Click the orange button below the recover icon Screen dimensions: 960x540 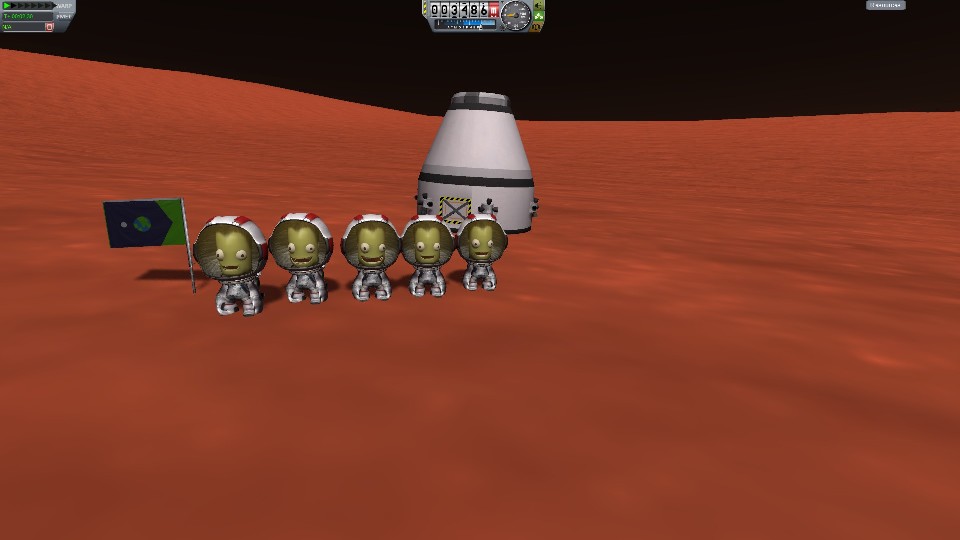click(x=538, y=27)
